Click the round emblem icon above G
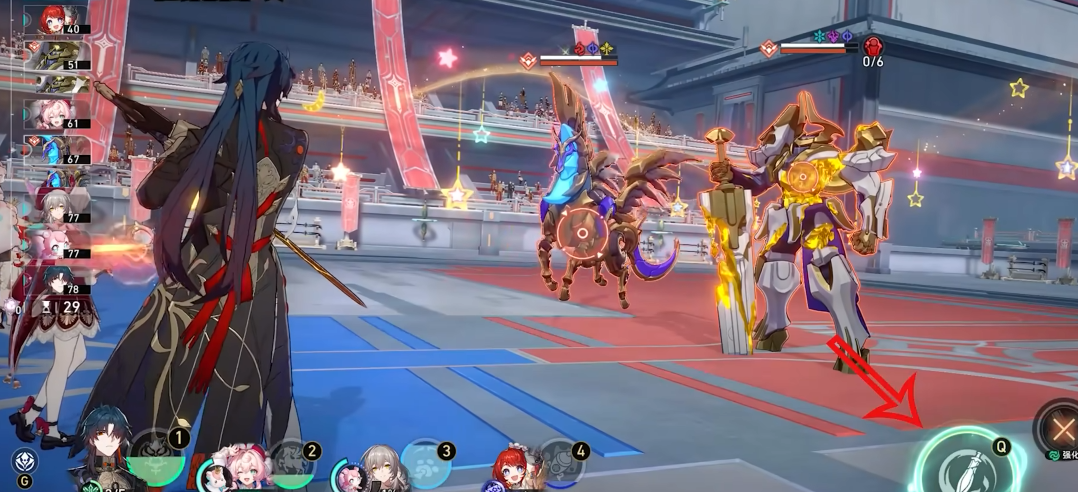Image resolution: width=1078 pixels, height=492 pixels. click(25, 461)
